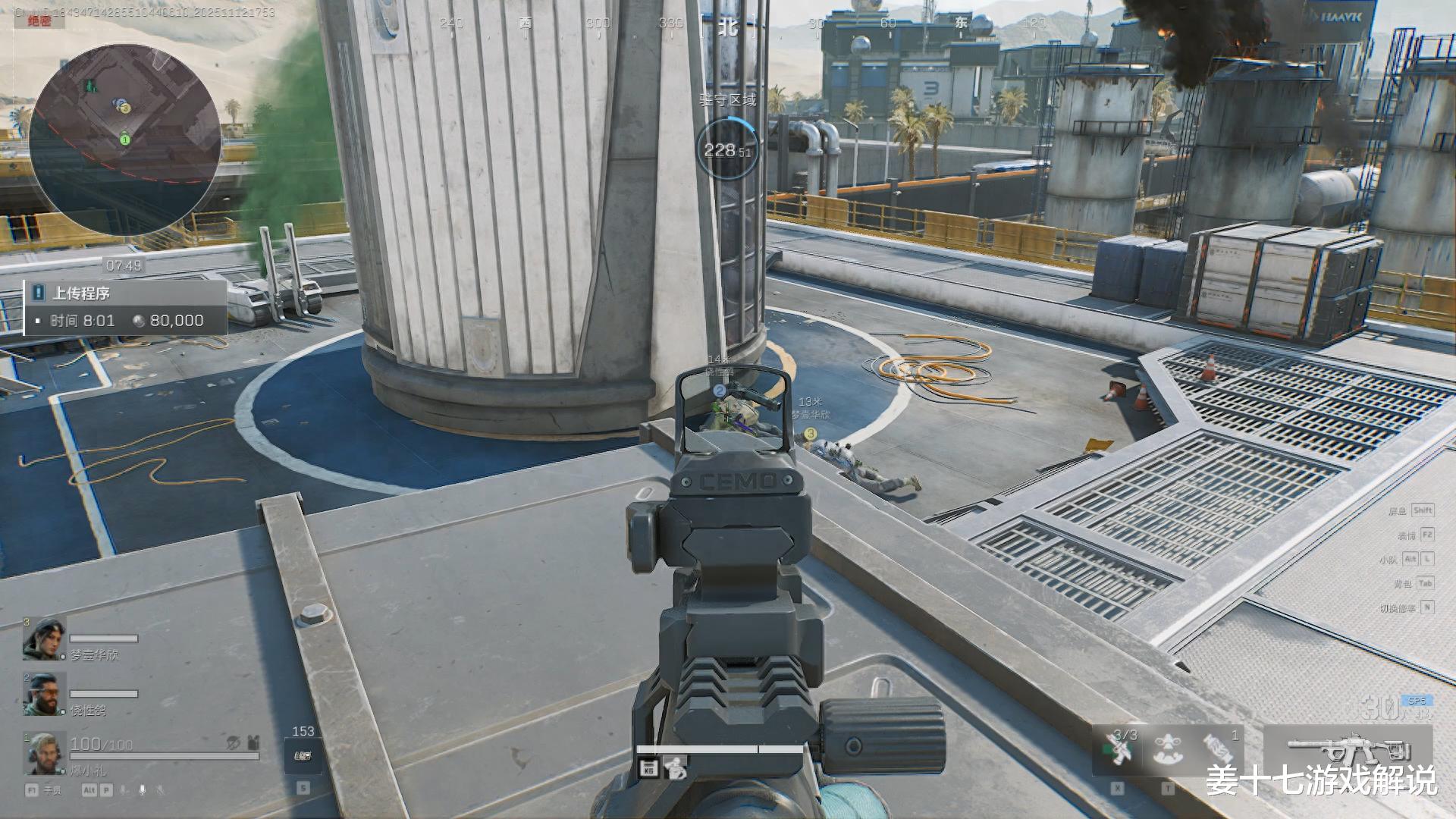1456x819 pixels.
Task: Open the circular minimap
Action: [x=125, y=138]
